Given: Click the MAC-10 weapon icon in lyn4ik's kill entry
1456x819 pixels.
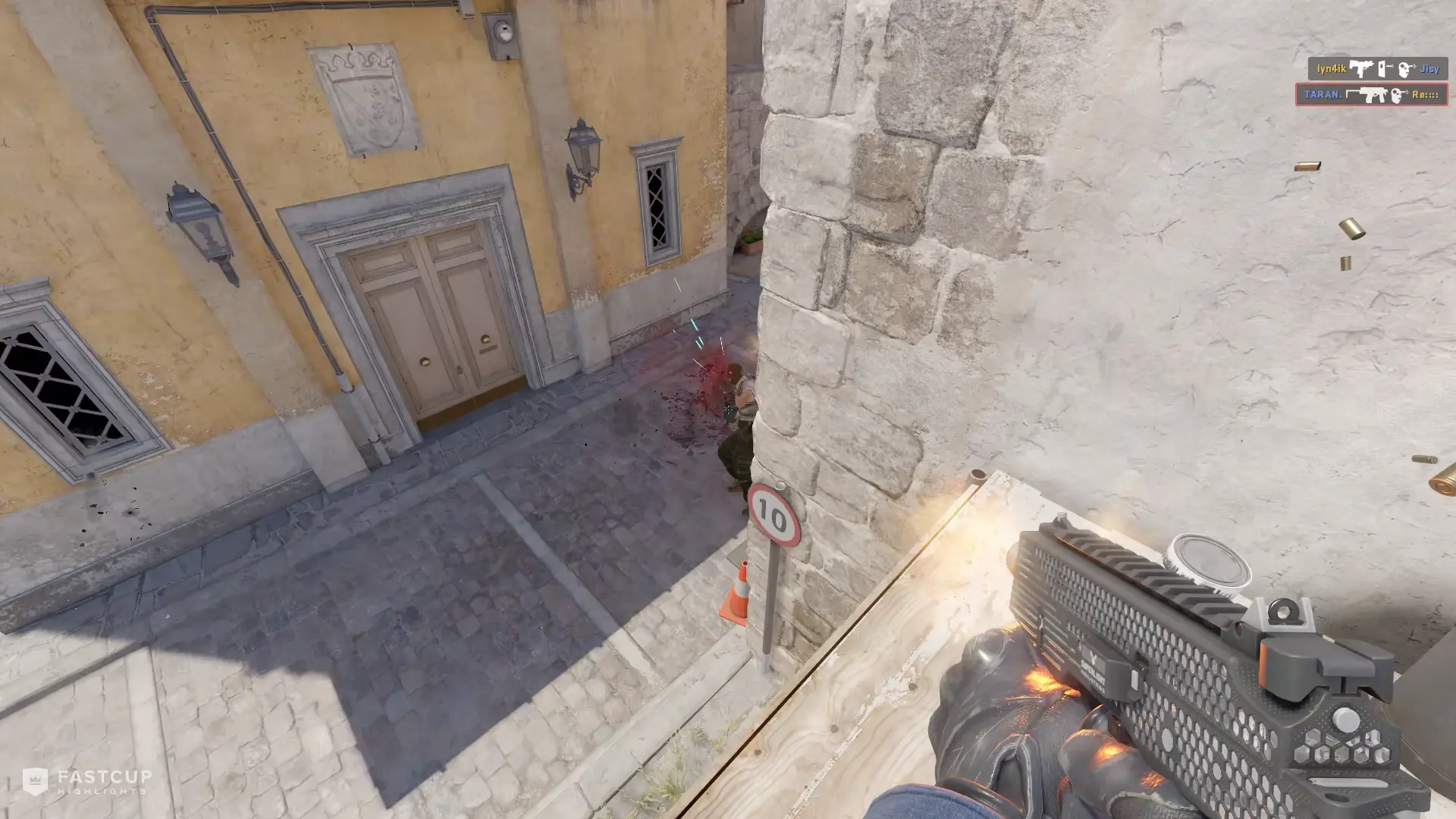Looking at the screenshot, I should pos(1361,68).
